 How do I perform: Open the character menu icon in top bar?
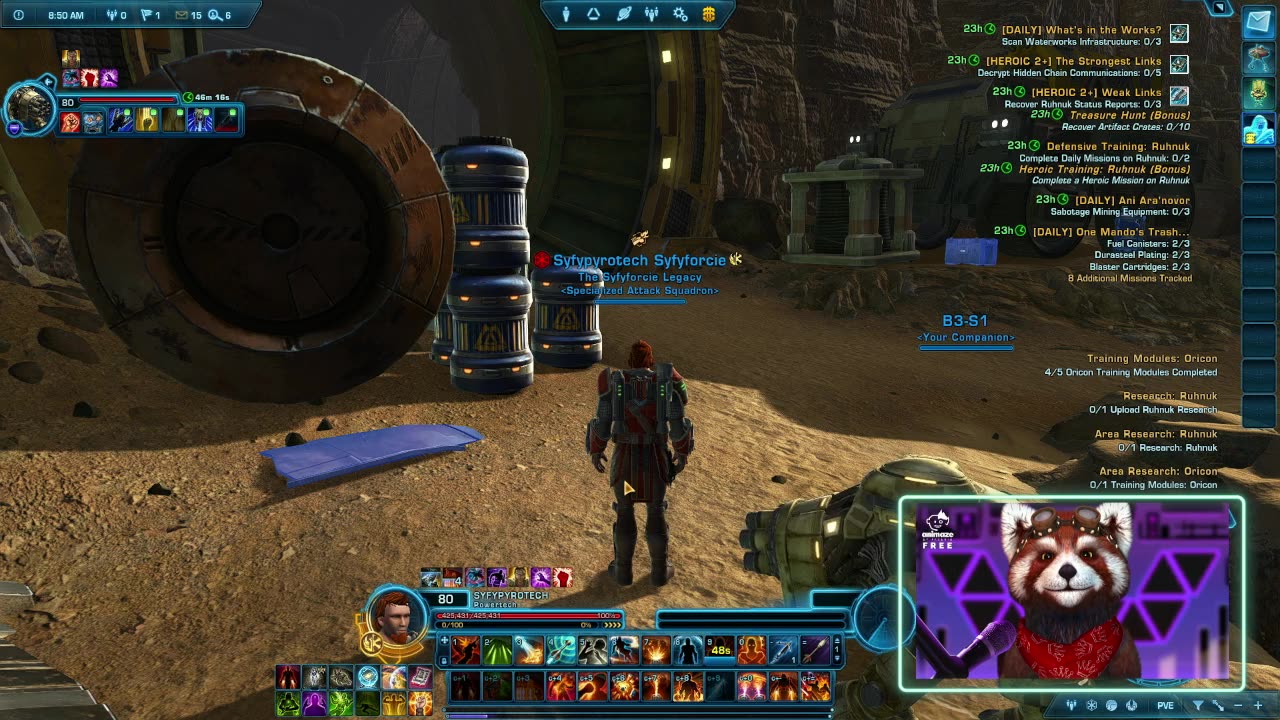(566, 14)
